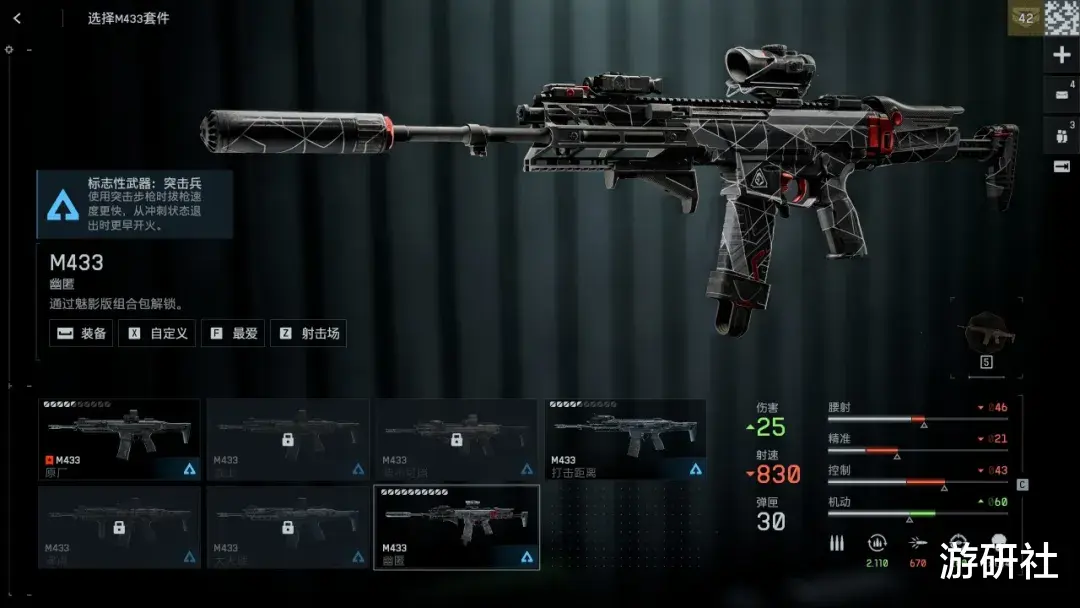Viewport: 1080px width, 608px height.
Task: Click the weapon preview thumbnail on right
Action: tap(985, 334)
